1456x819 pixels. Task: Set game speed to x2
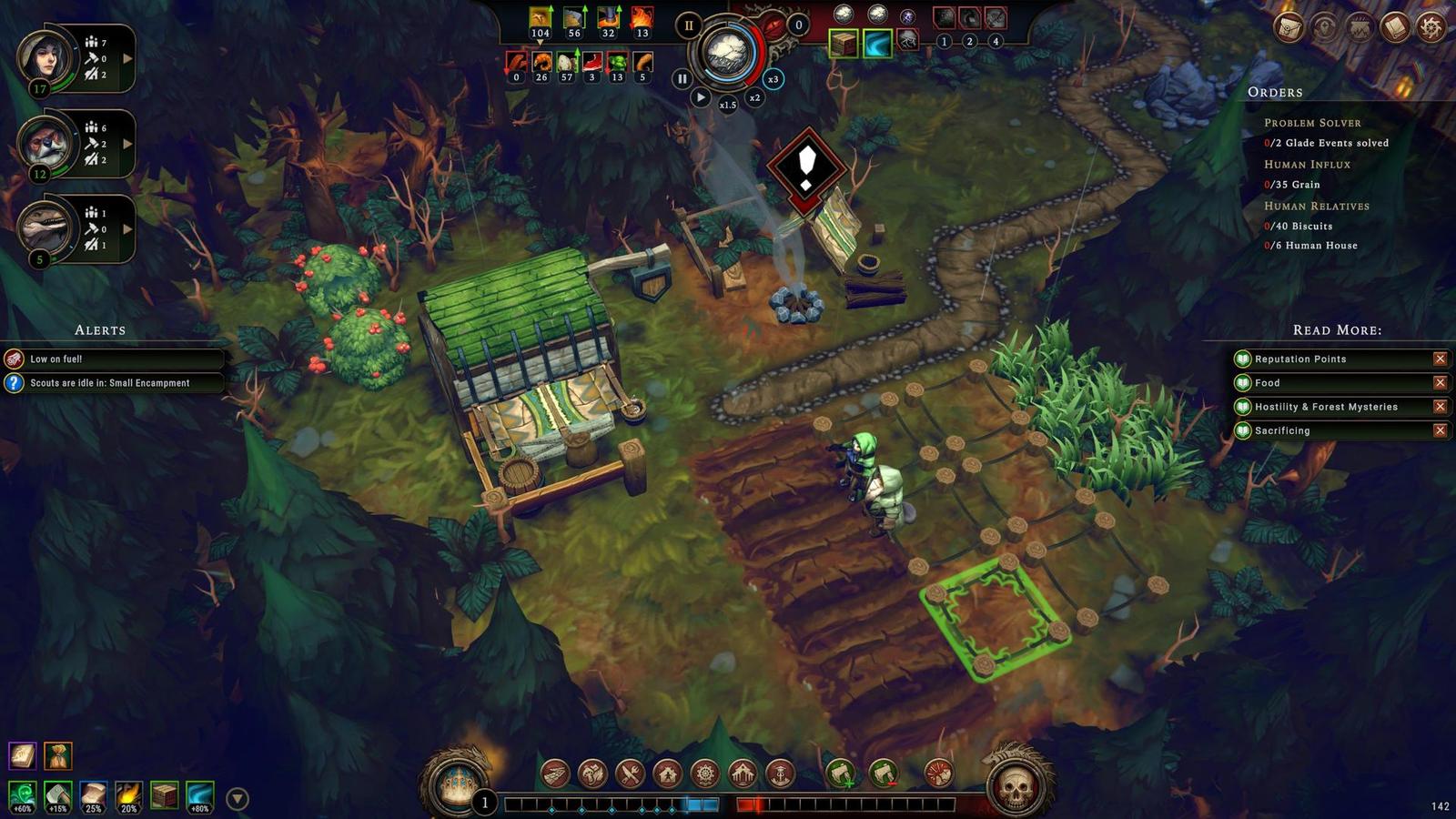coord(754,97)
